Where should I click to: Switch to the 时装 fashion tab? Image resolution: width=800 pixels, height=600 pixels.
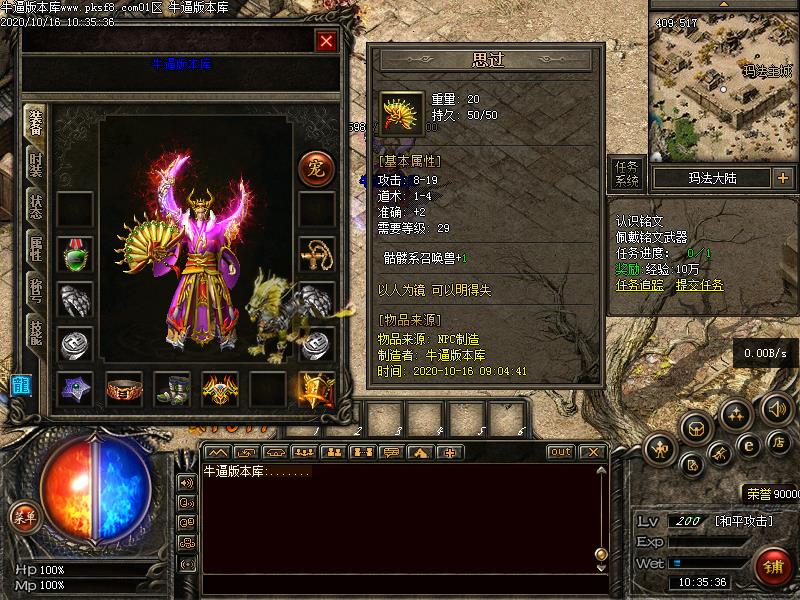tap(36, 164)
